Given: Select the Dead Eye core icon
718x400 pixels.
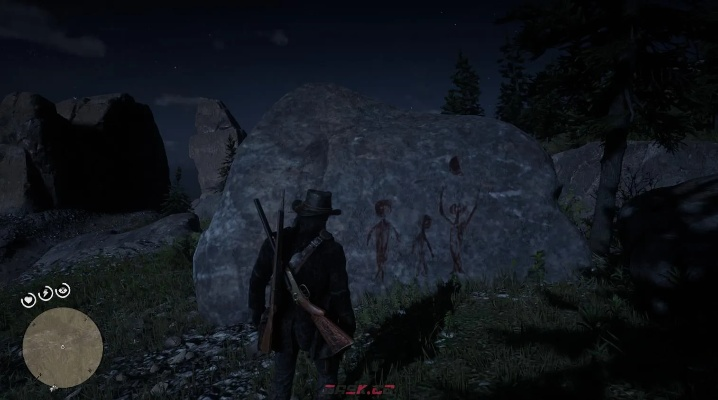Looking at the screenshot, I should (x=64, y=291).
